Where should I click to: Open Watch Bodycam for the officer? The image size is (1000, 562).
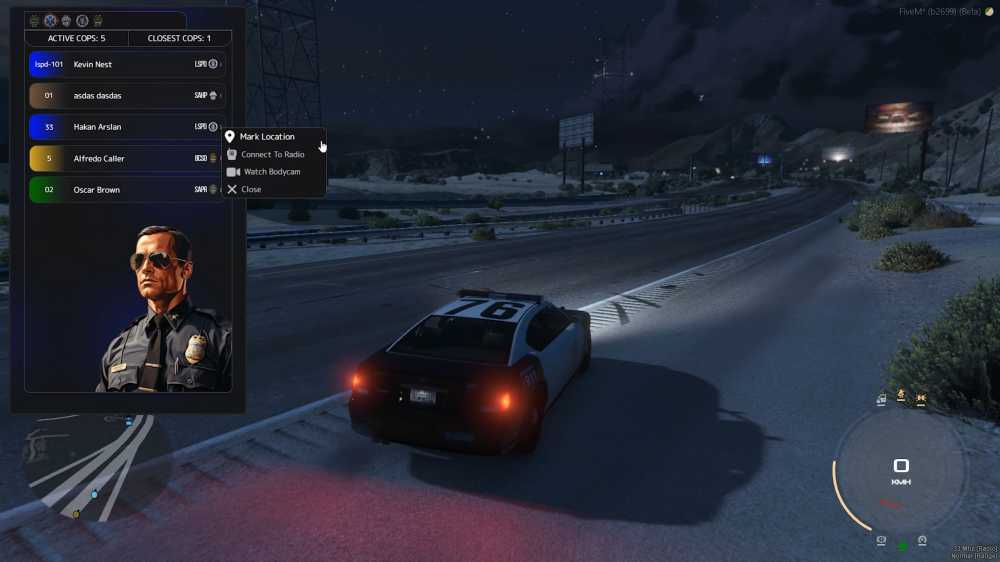point(271,172)
